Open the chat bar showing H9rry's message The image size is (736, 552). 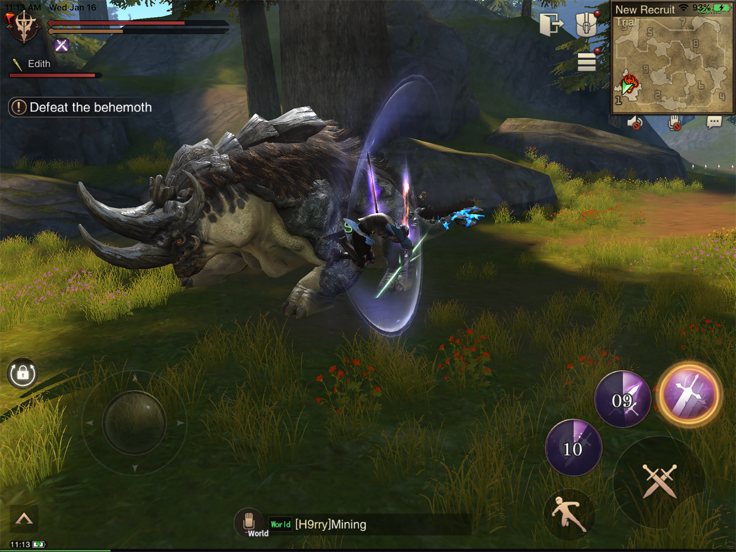point(368,524)
